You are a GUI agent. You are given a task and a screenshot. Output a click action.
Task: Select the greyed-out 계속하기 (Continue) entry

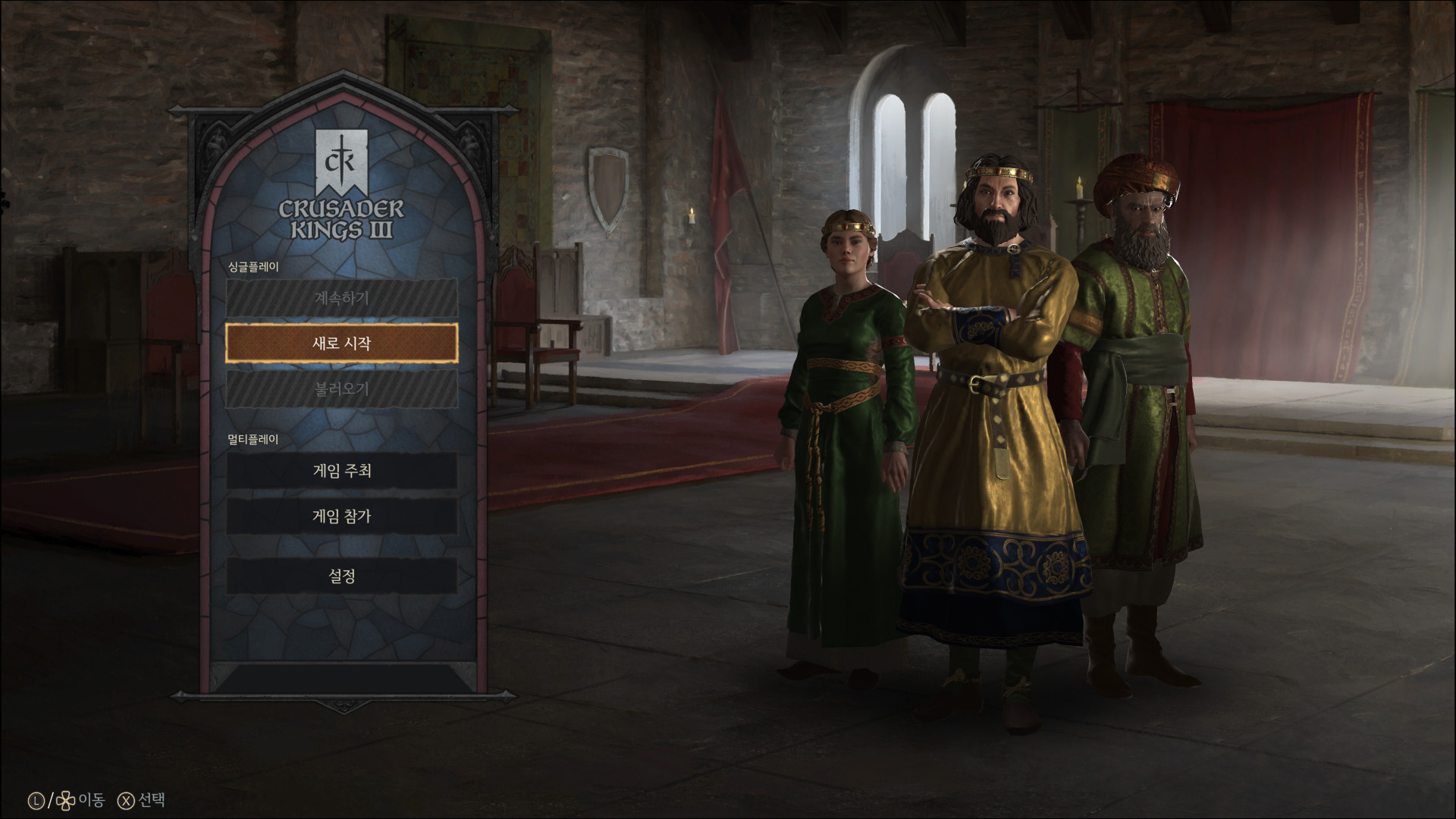point(341,298)
